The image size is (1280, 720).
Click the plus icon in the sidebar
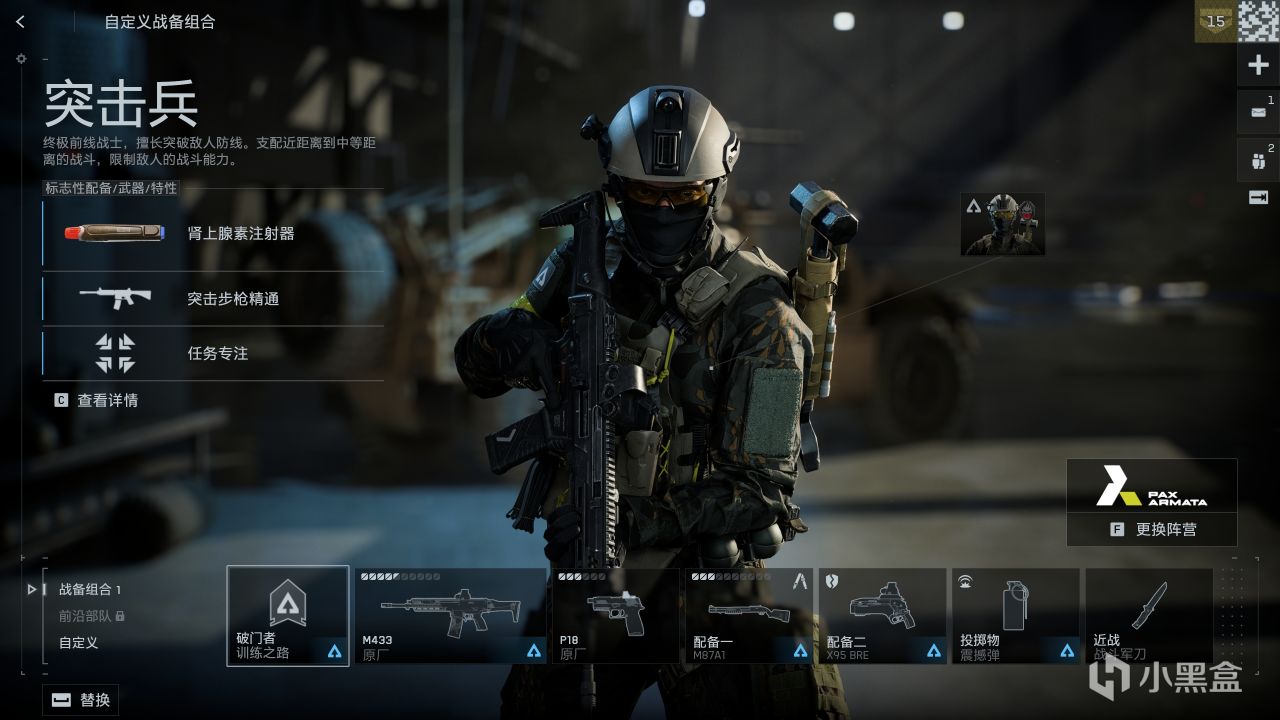tap(1258, 66)
